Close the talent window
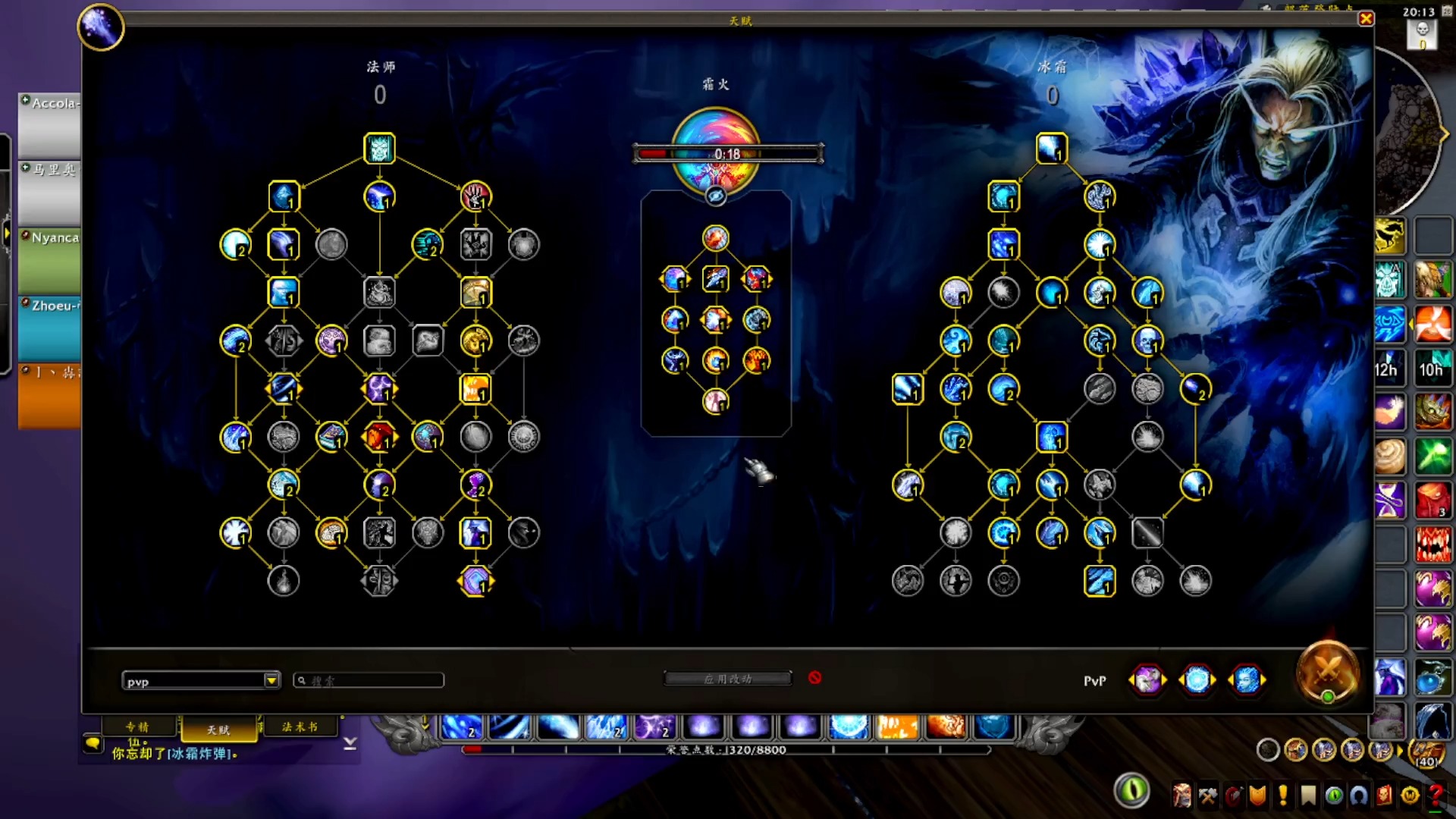The image size is (1456, 819). pos(1366,19)
